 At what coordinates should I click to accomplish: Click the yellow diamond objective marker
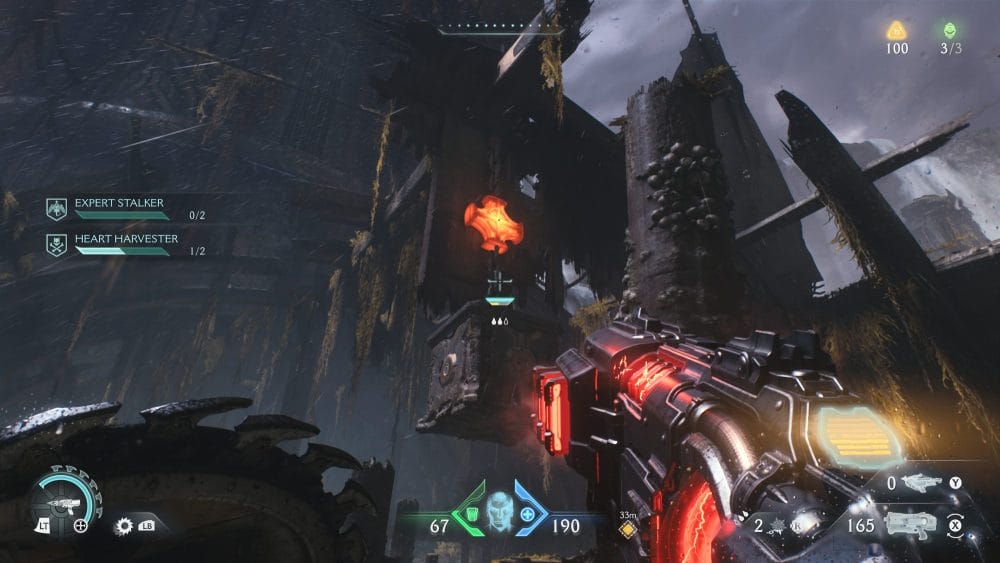(x=627, y=530)
